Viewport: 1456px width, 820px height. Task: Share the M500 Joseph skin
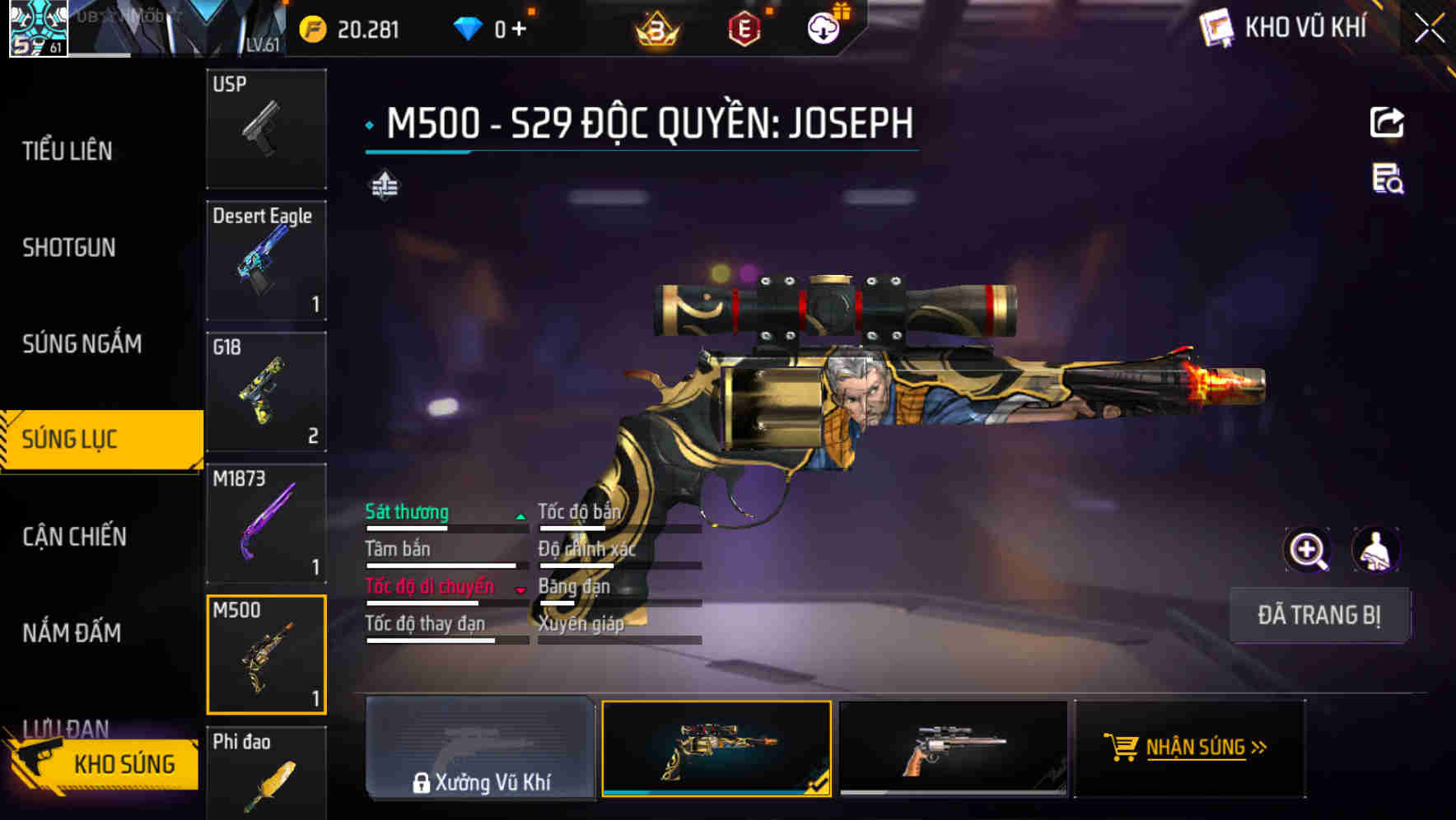[1388, 122]
